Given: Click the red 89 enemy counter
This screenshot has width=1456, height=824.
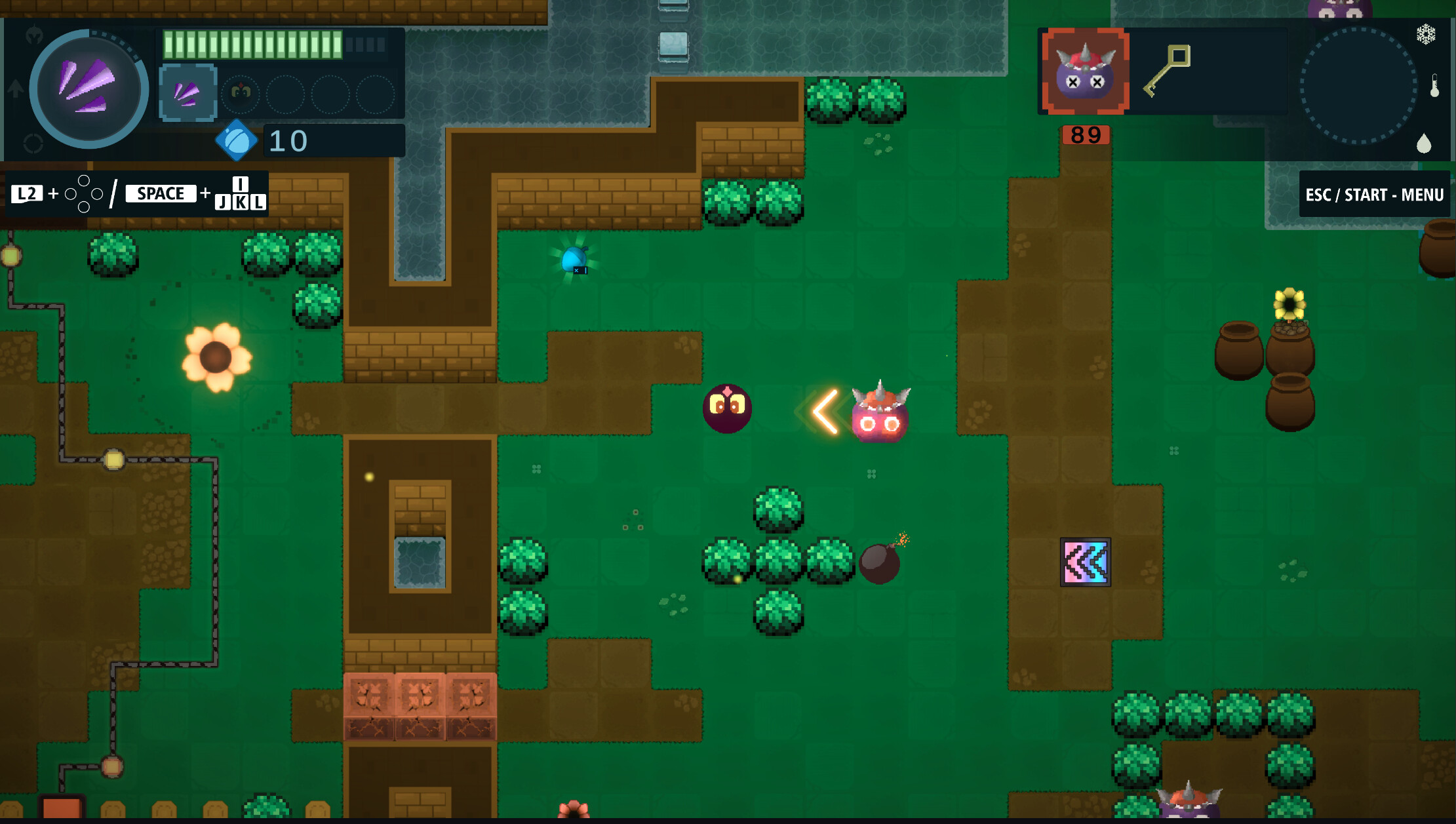Looking at the screenshot, I should [1084, 135].
